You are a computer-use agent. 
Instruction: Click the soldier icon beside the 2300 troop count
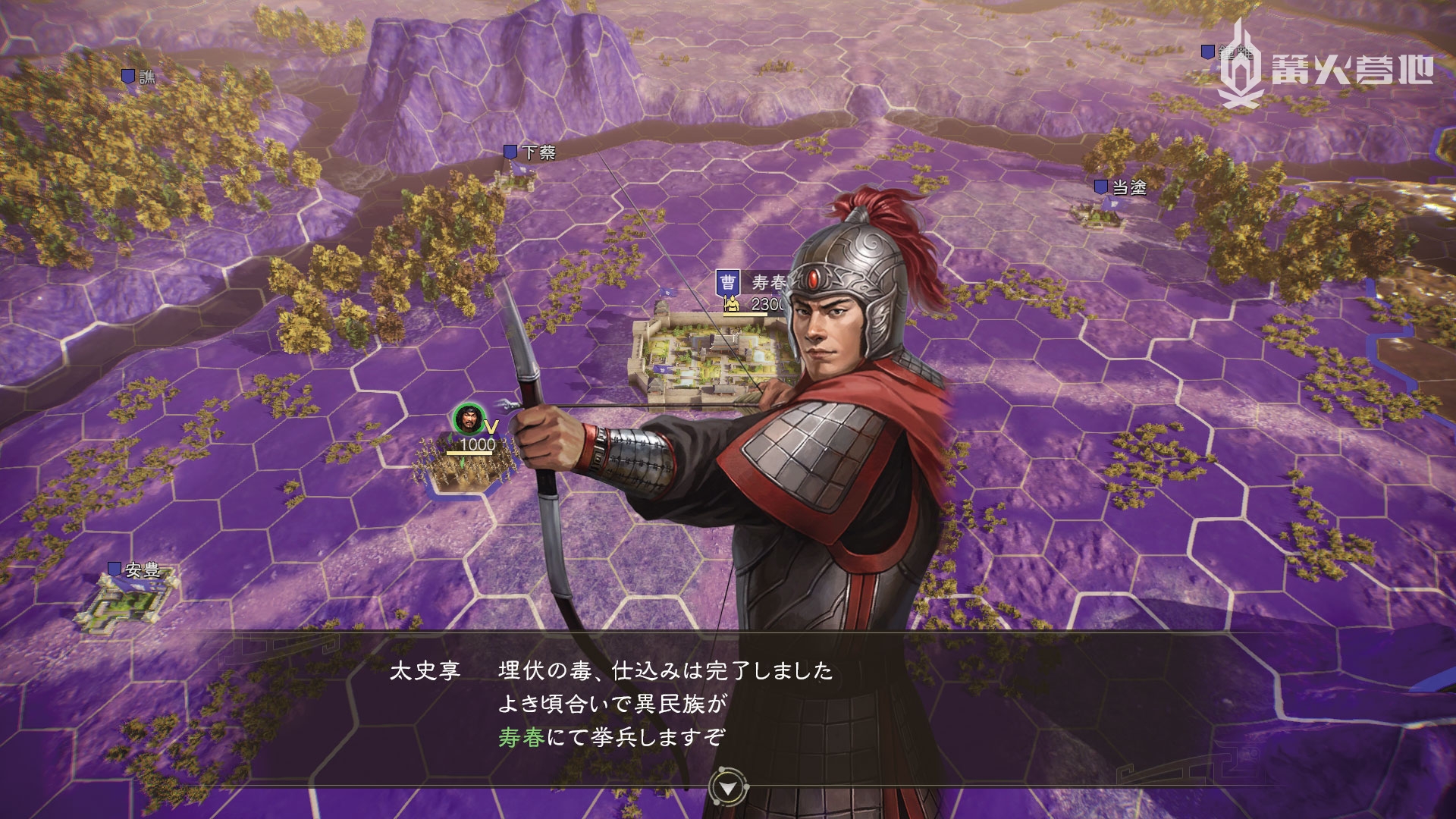(730, 303)
